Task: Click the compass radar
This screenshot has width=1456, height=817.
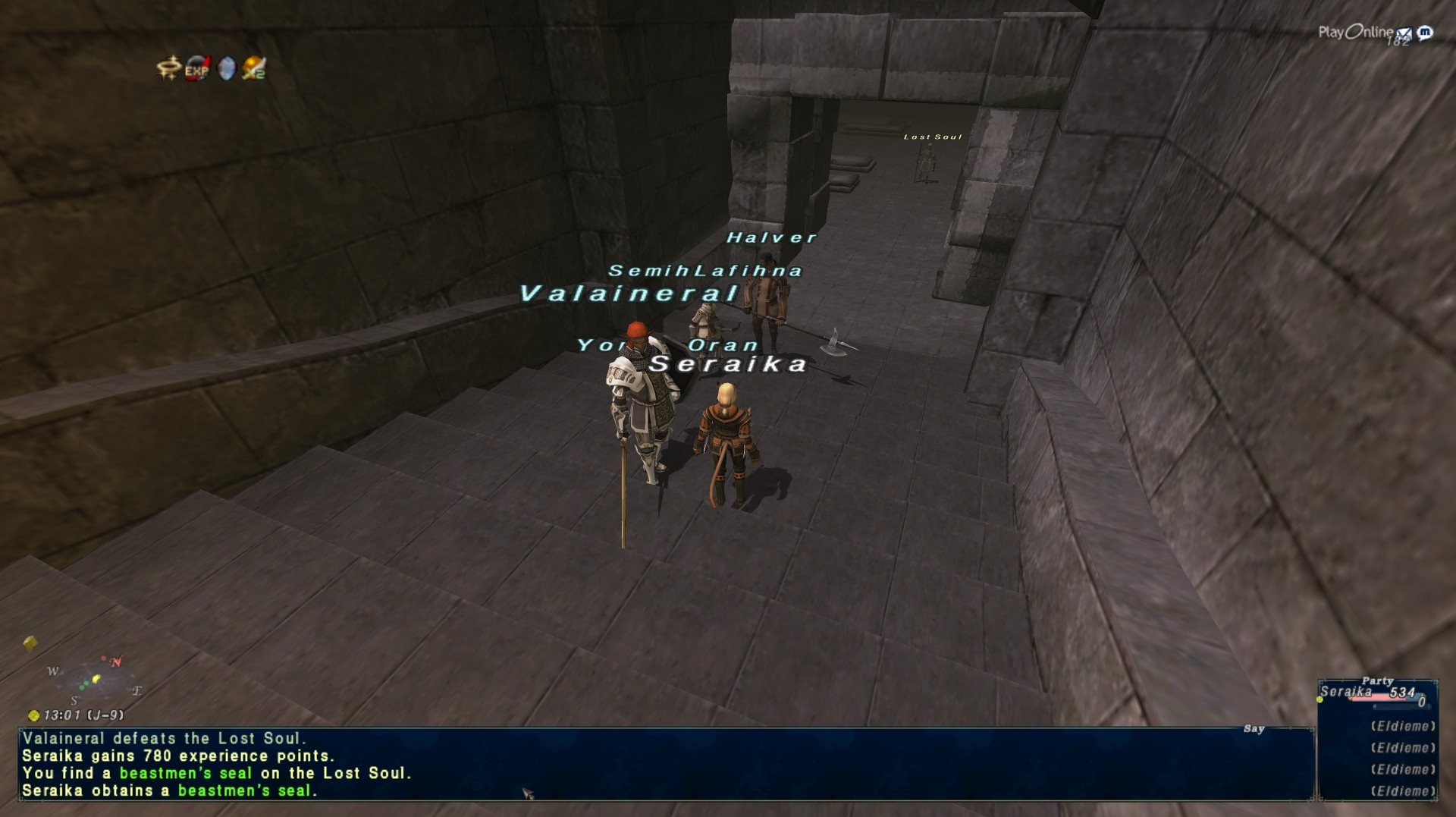Action: 96,680
